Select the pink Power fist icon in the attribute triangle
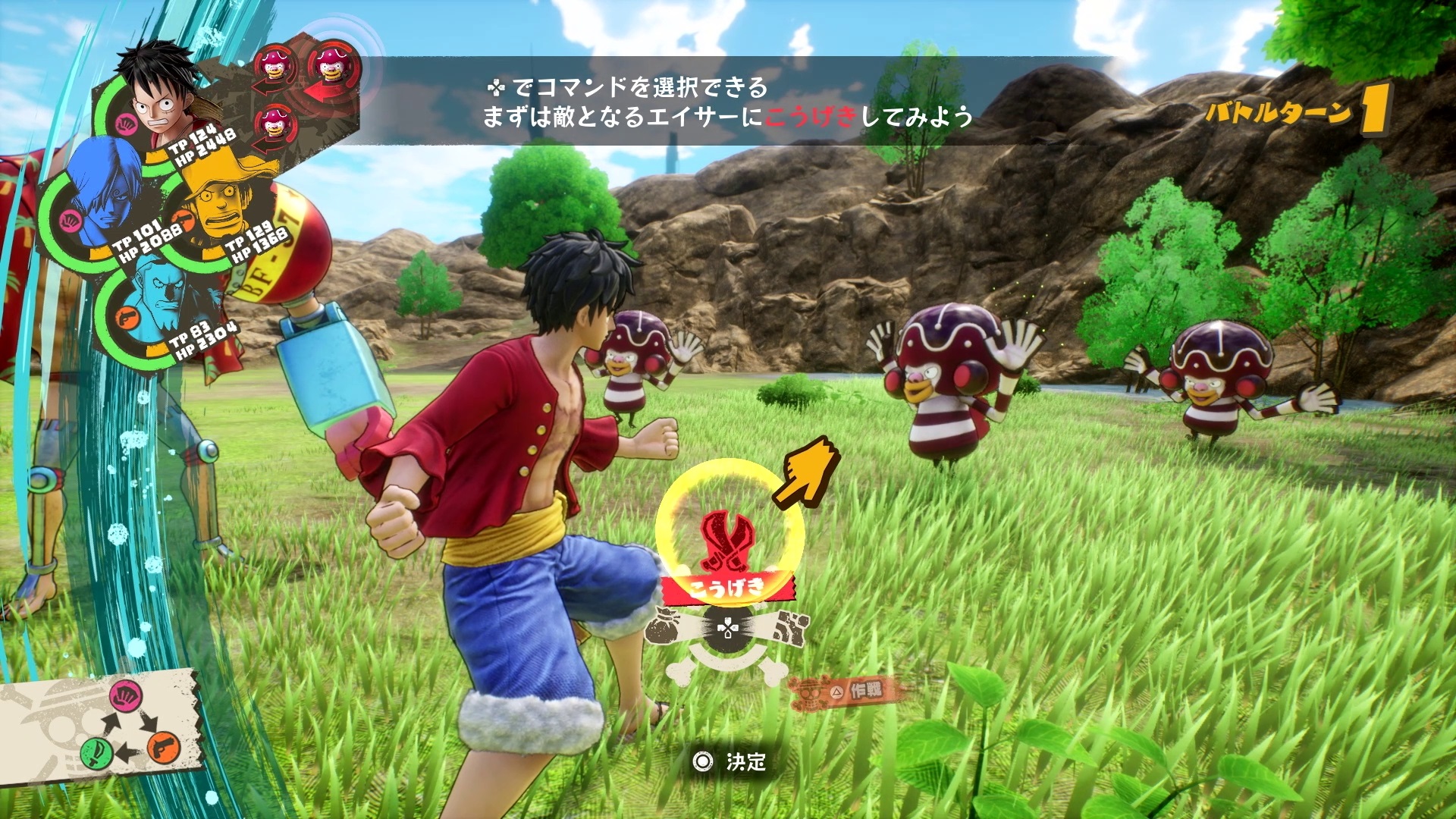The image size is (1456, 819). 127,698
